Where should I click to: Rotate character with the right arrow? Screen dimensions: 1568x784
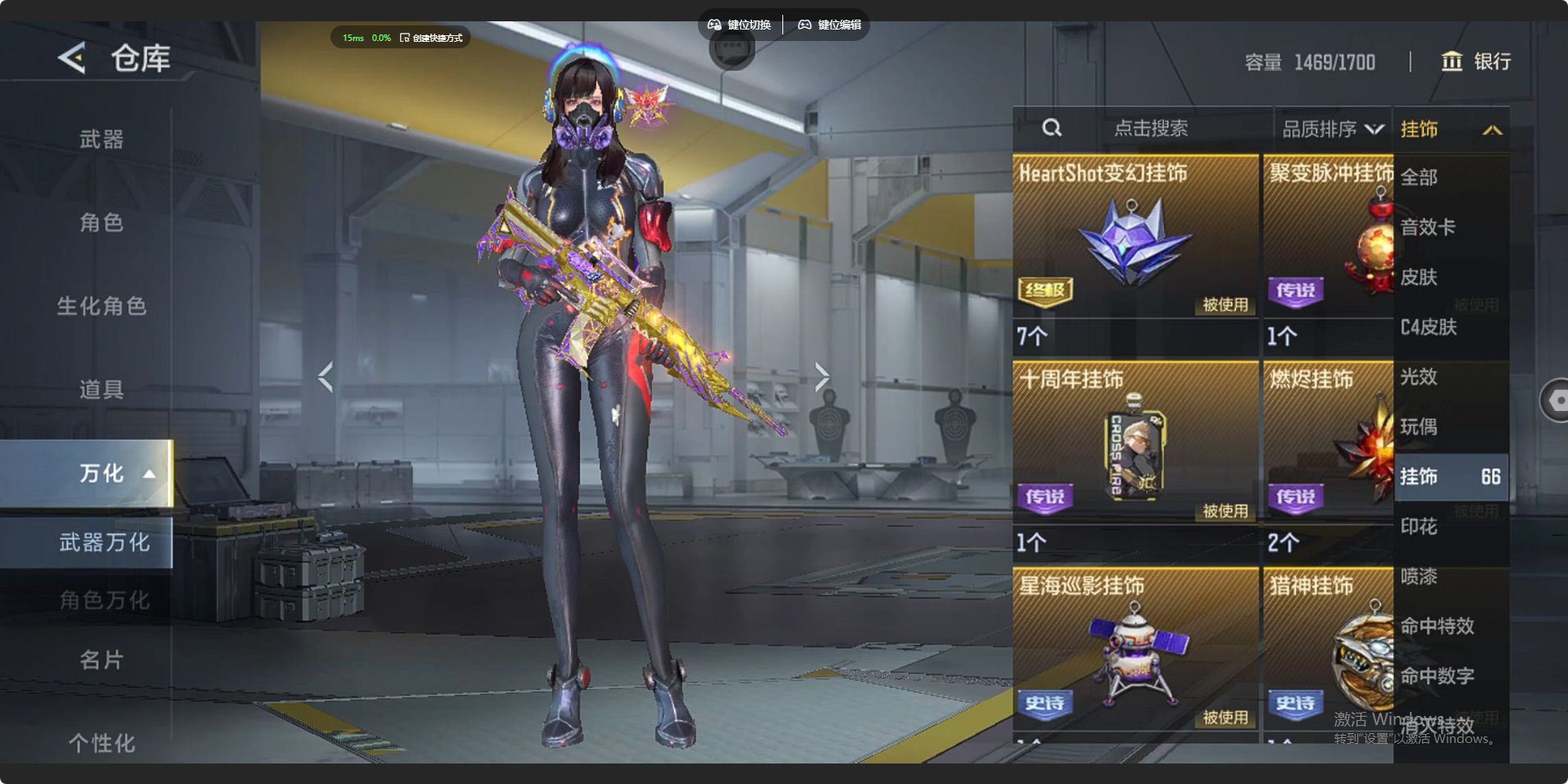pyautogui.click(x=822, y=376)
